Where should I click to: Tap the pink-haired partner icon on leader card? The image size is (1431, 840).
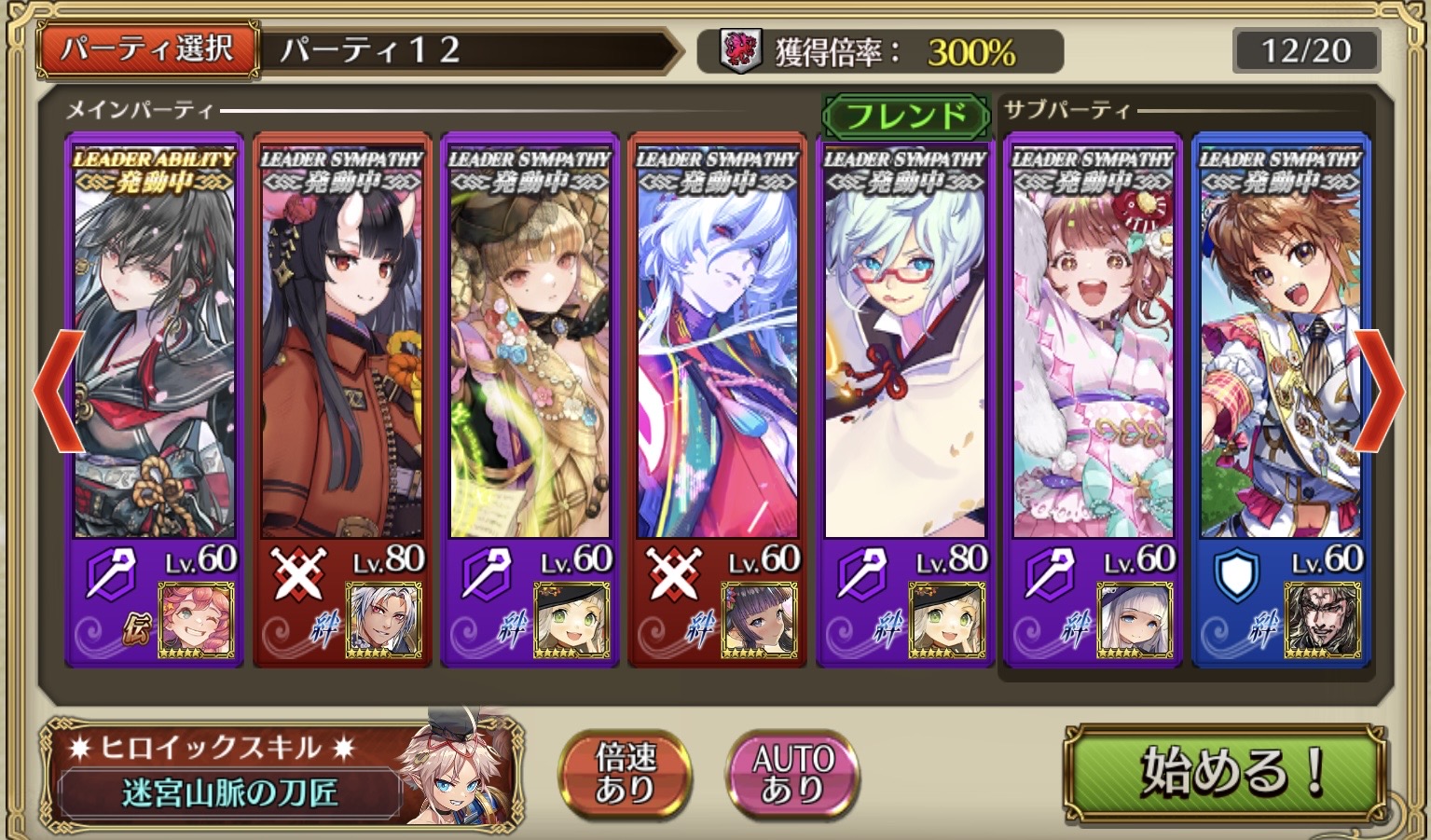point(197,620)
